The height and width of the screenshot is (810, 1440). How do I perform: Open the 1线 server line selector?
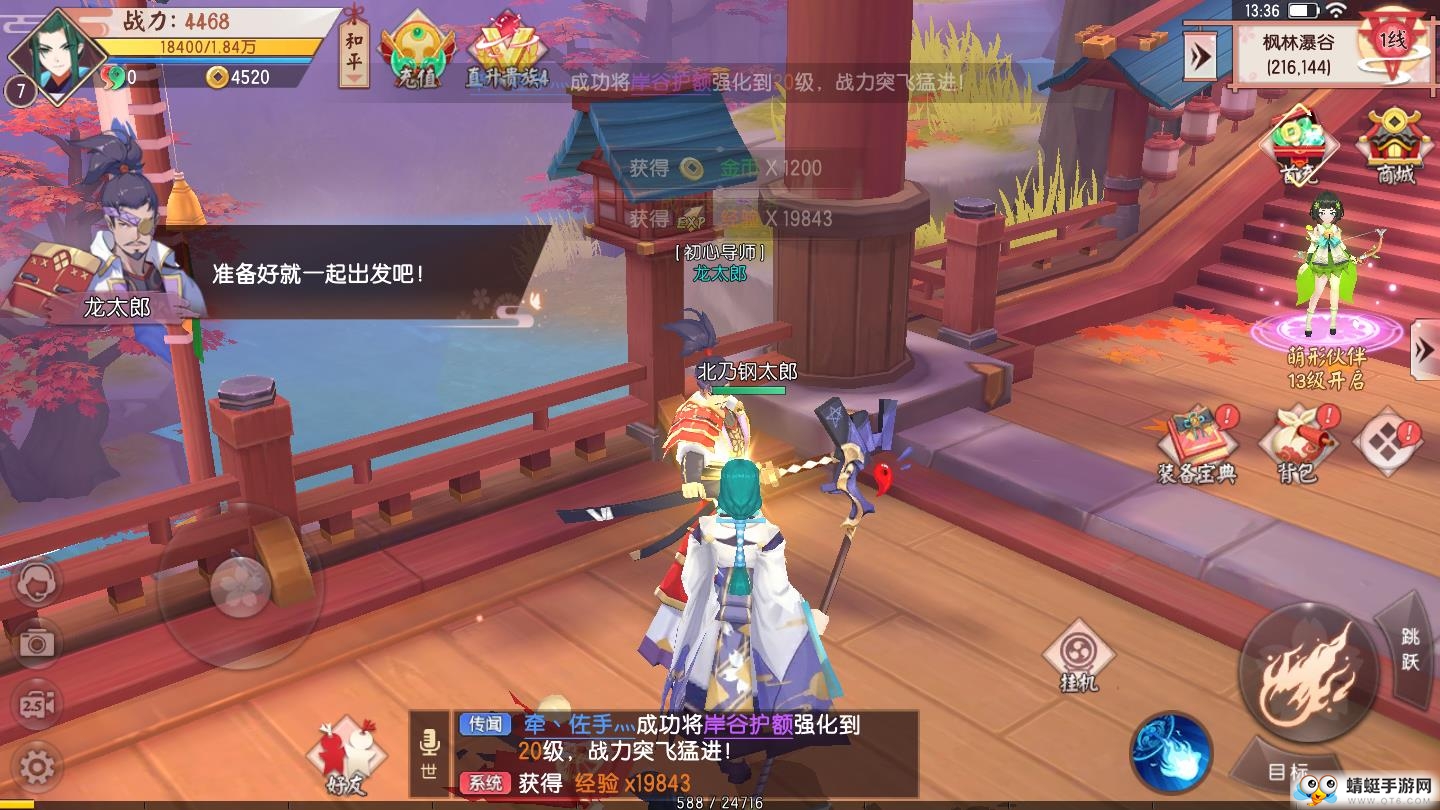(x=1391, y=42)
